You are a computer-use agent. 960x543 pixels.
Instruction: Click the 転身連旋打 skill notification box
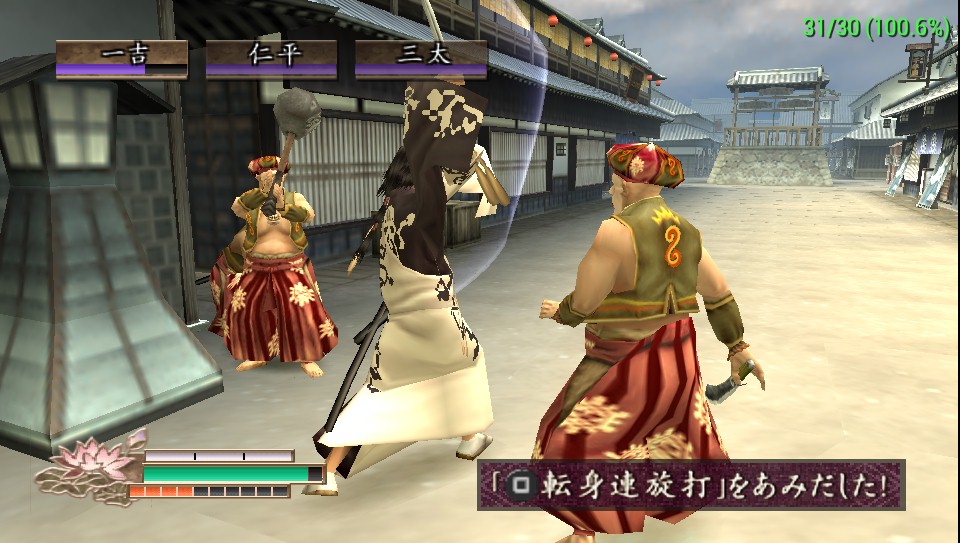coord(690,485)
